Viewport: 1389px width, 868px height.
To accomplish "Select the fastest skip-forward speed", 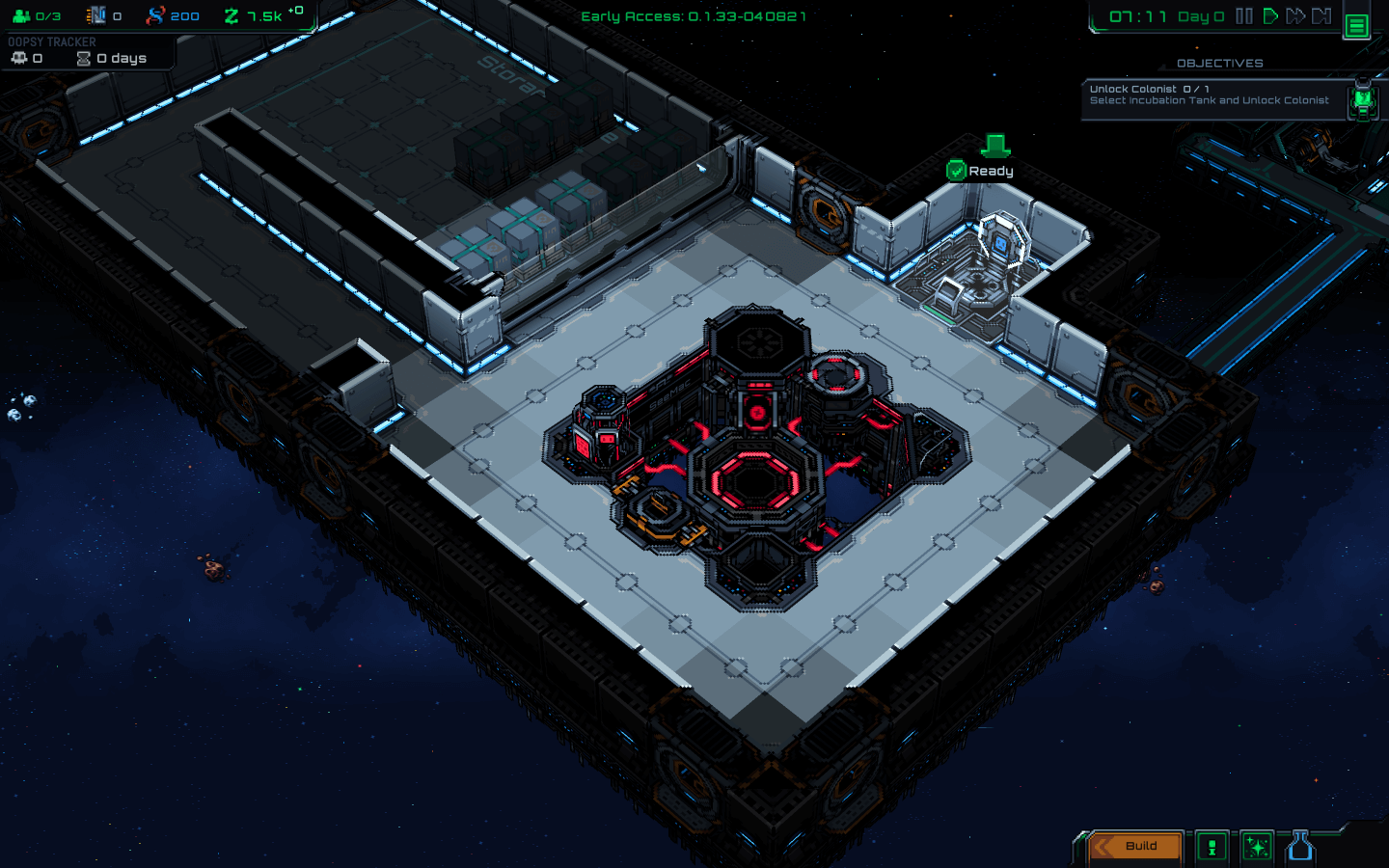I will pyautogui.click(x=1321, y=16).
